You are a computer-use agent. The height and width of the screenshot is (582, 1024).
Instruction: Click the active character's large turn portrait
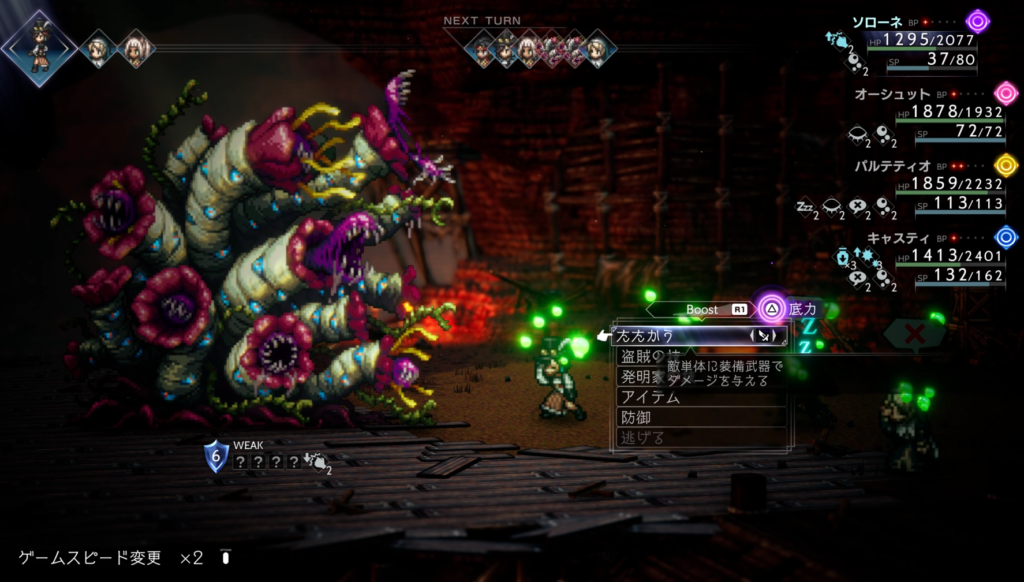tap(40, 47)
